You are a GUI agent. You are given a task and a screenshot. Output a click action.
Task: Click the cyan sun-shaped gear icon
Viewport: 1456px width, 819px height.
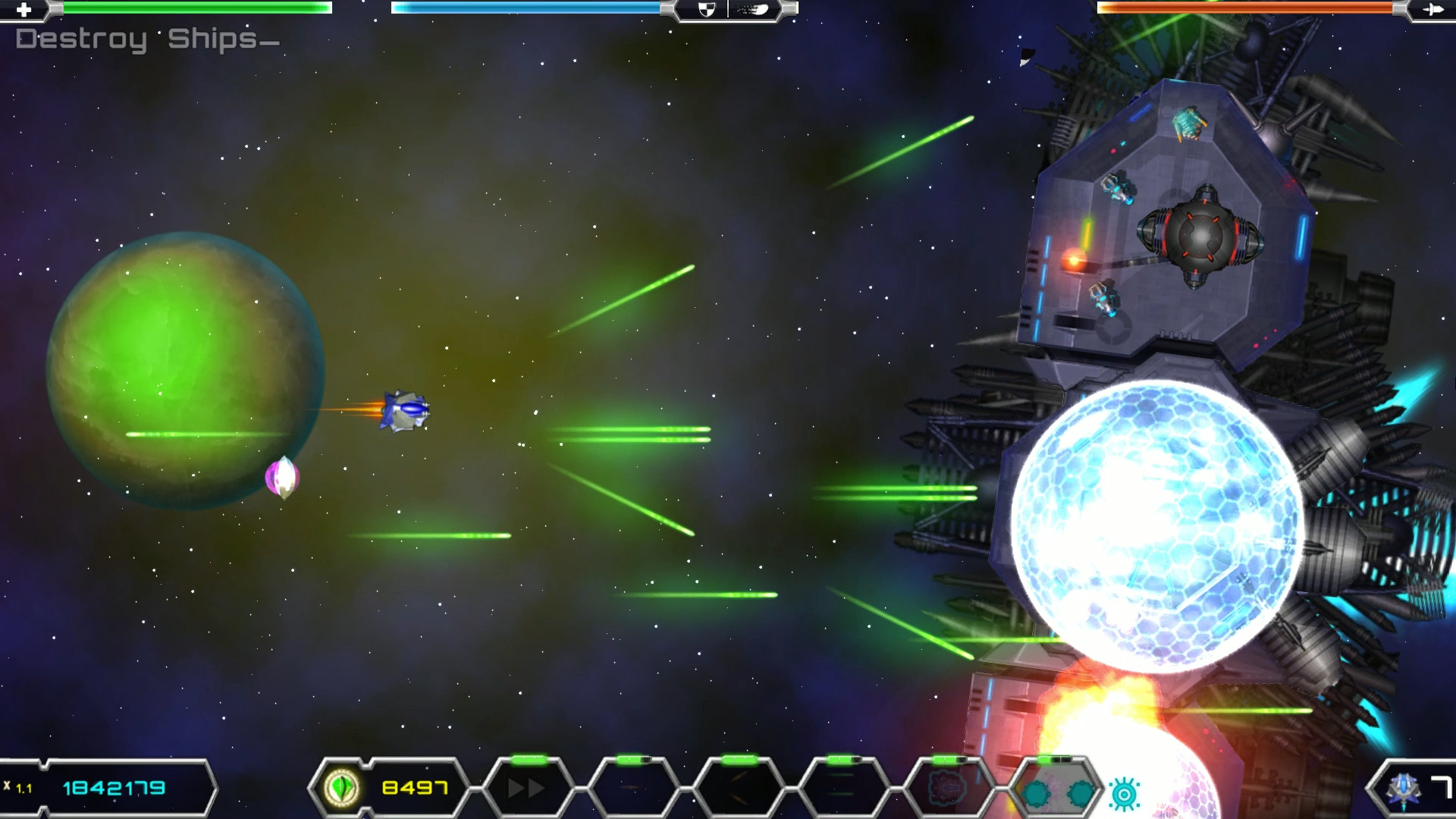(x=1125, y=794)
